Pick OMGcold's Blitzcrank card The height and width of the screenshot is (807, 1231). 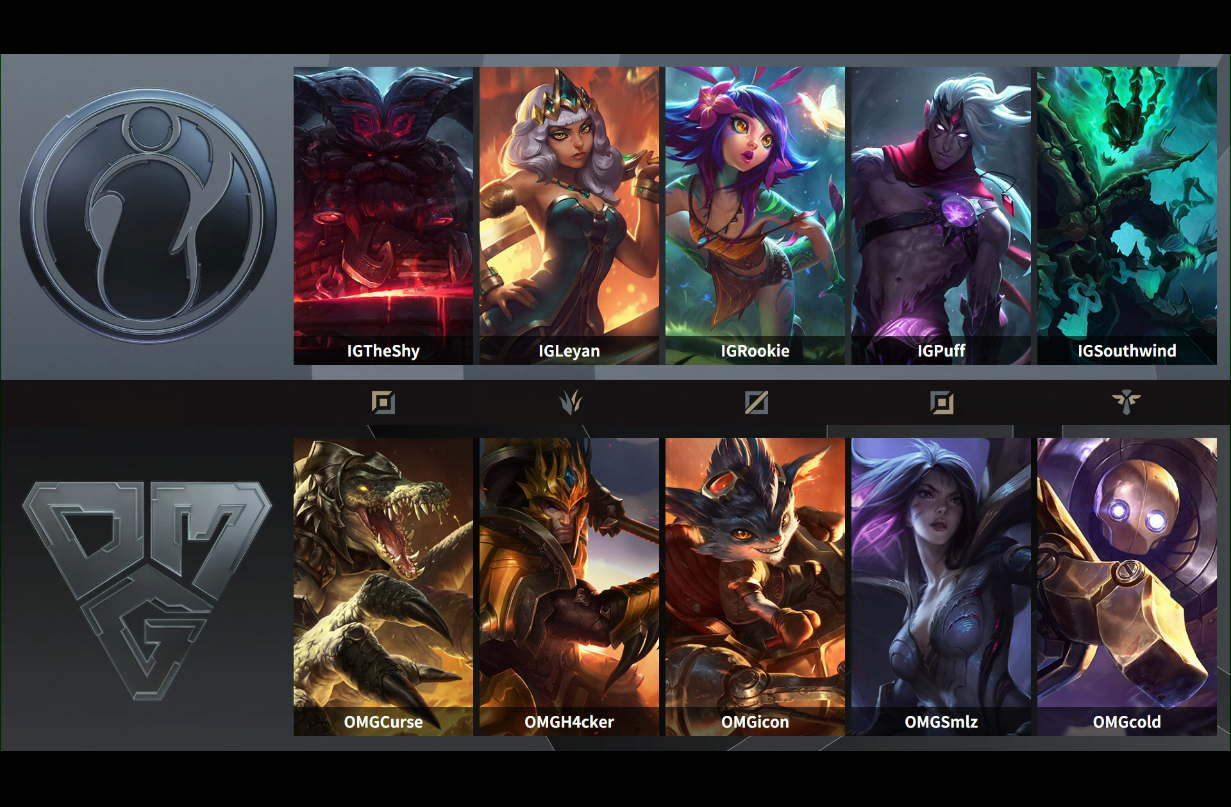click(x=1127, y=586)
